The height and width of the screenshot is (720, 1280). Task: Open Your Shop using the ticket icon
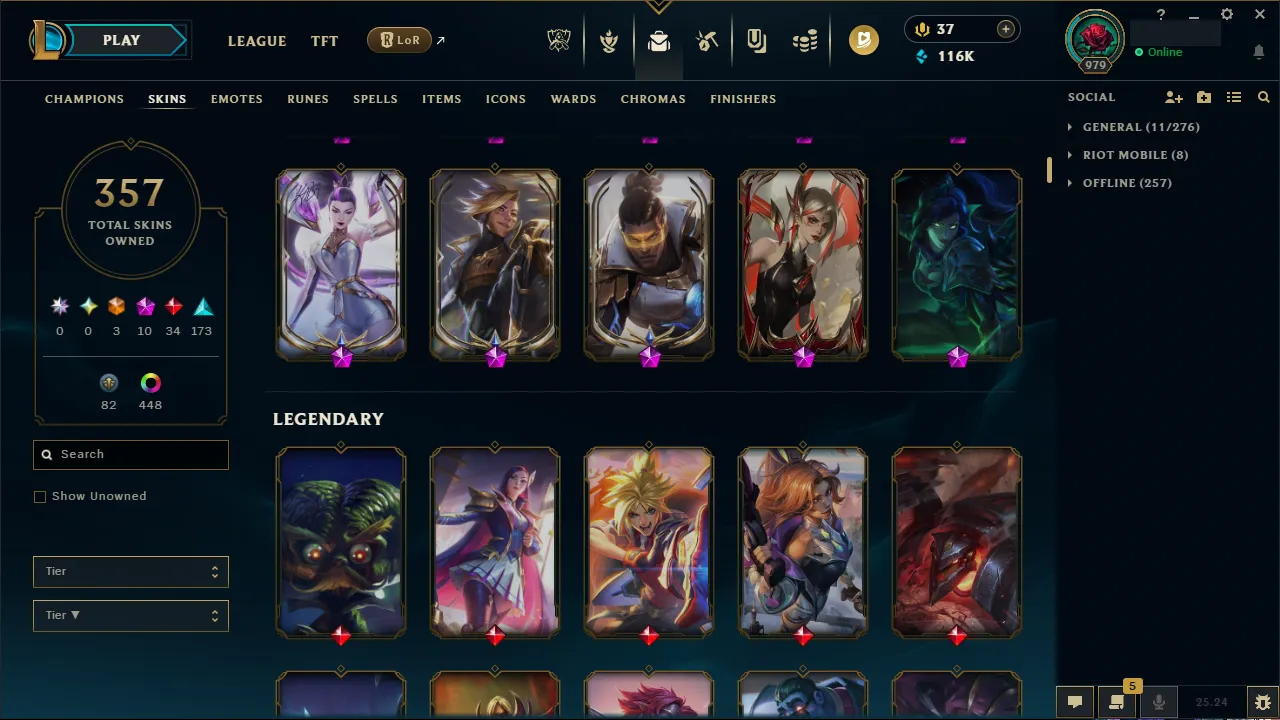tap(756, 40)
